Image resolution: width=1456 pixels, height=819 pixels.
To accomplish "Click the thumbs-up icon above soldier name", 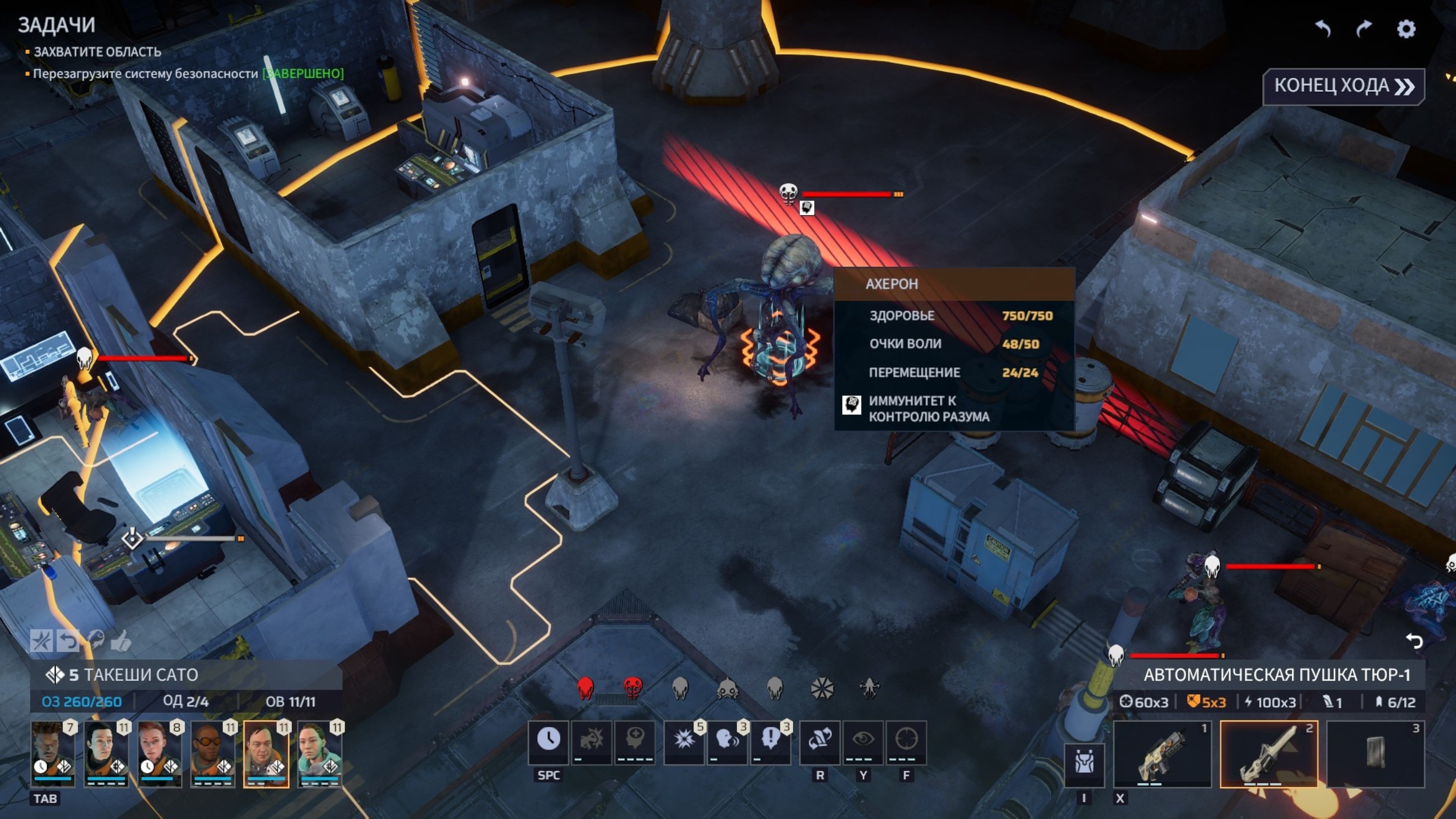I will click(x=121, y=641).
